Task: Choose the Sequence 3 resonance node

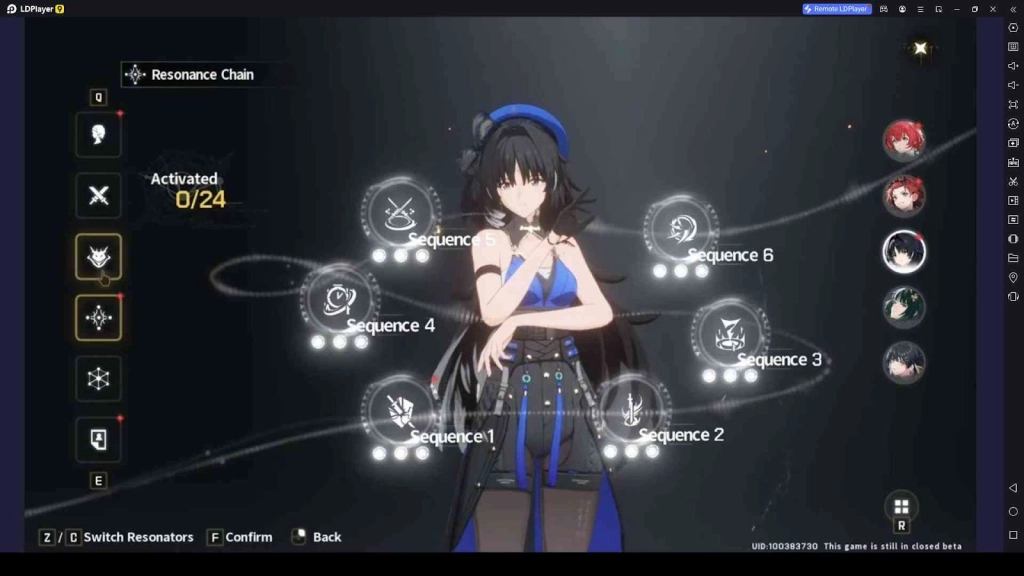Action: [729, 334]
